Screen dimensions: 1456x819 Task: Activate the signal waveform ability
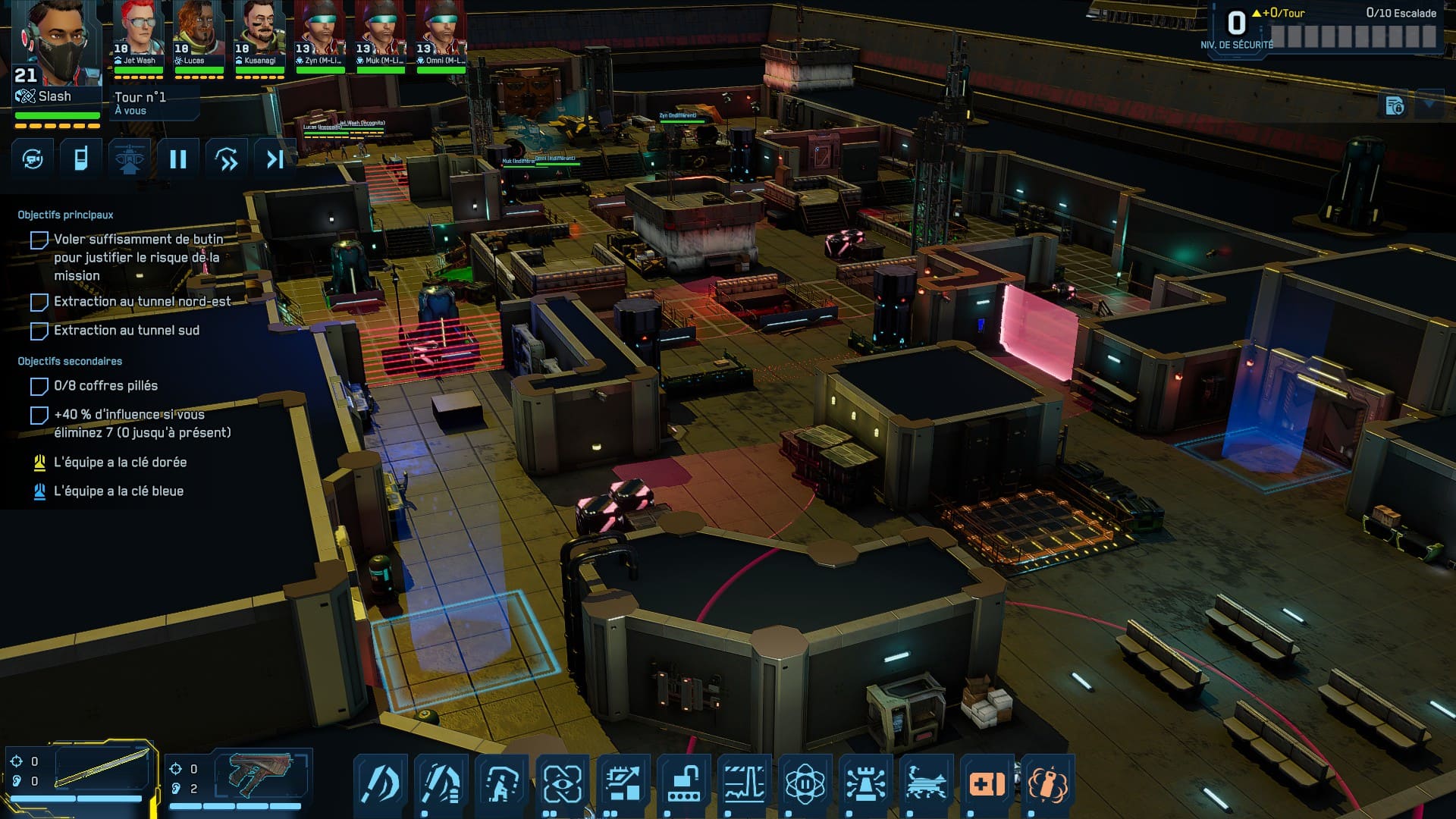[x=744, y=783]
